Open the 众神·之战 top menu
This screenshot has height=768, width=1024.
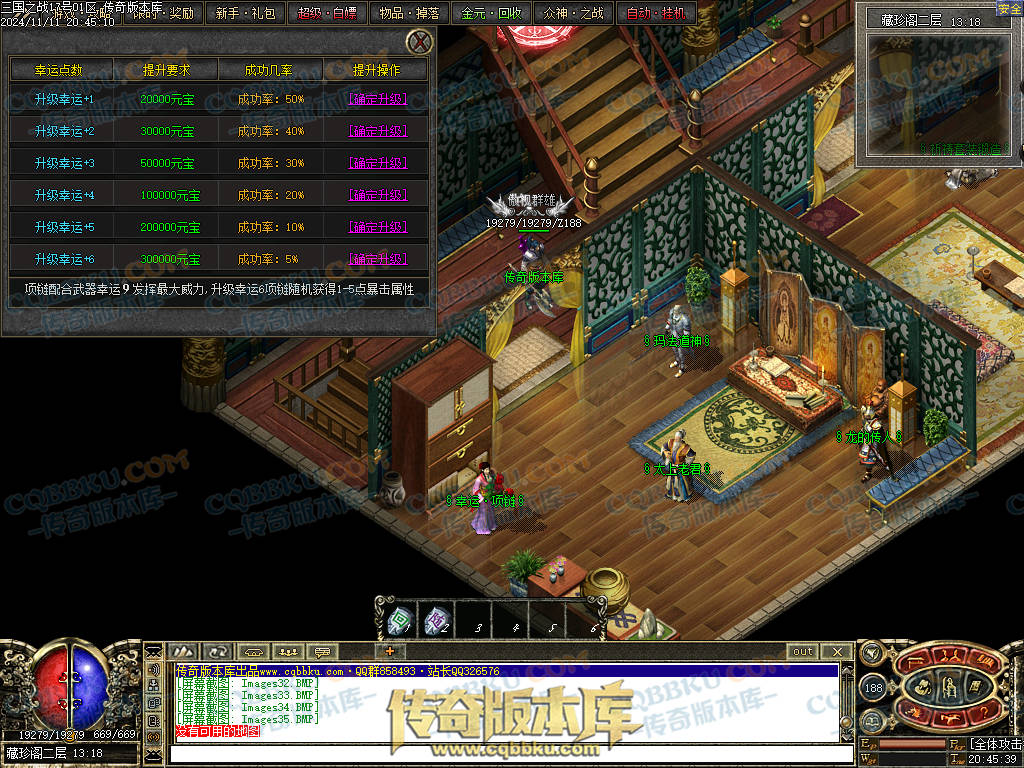click(x=573, y=13)
